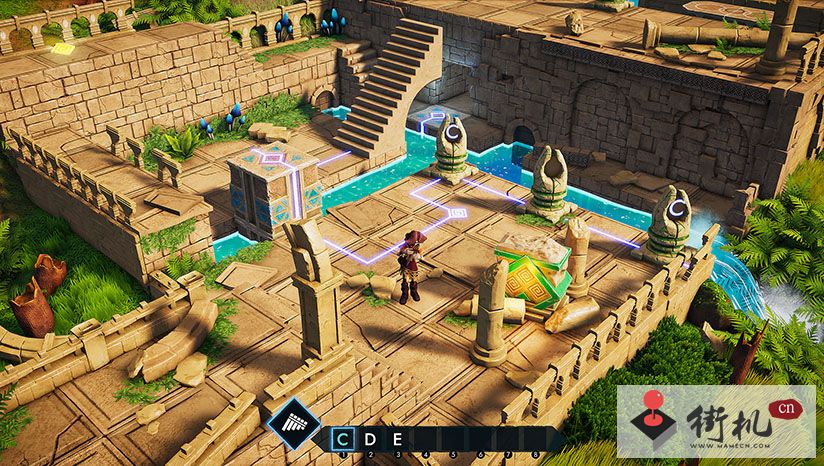Viewport: 824px width, 466px height.
Task: Select the pan flute instrument icon
Action: [294, 426]
